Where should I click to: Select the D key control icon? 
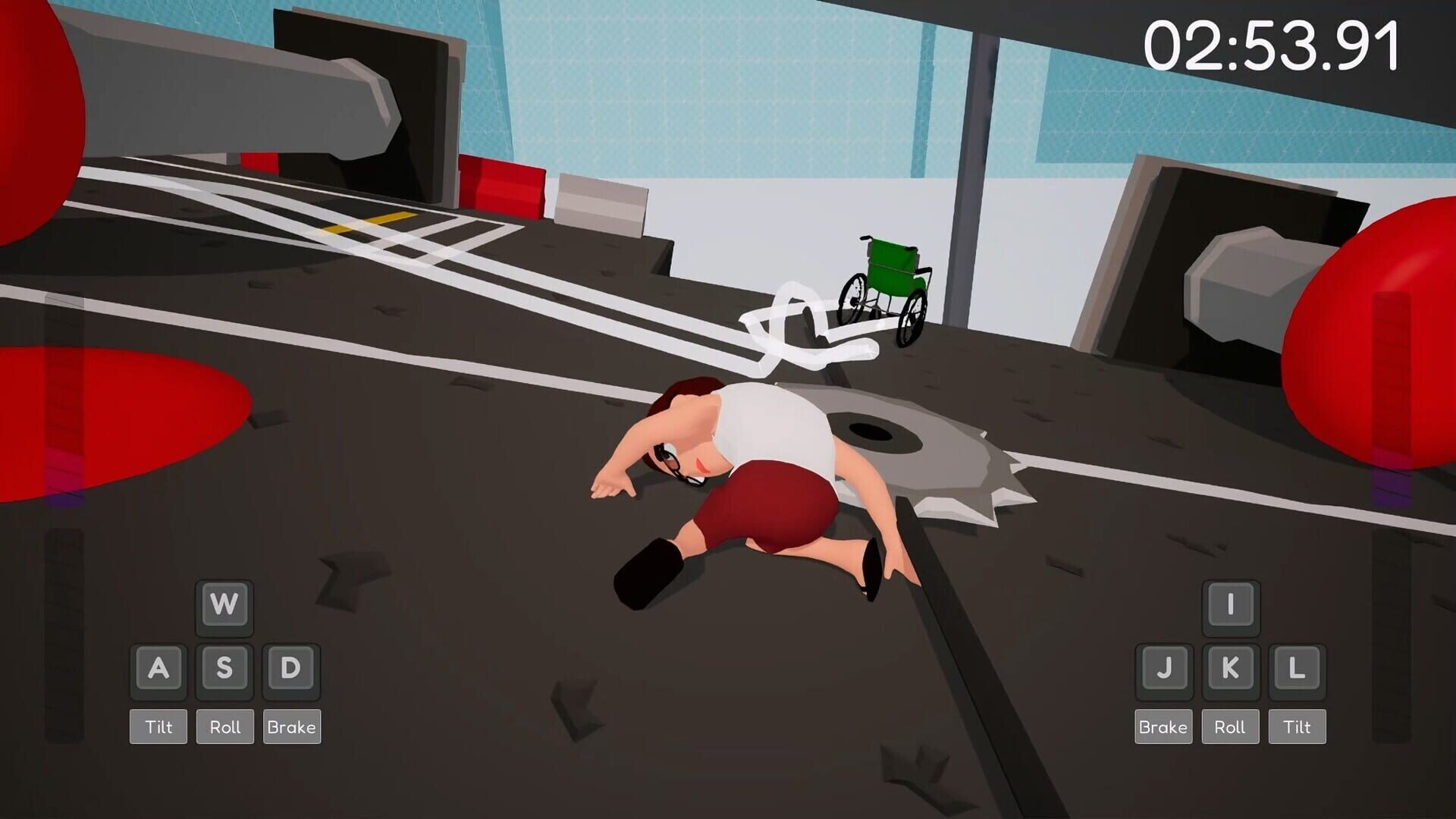(291, 667)
